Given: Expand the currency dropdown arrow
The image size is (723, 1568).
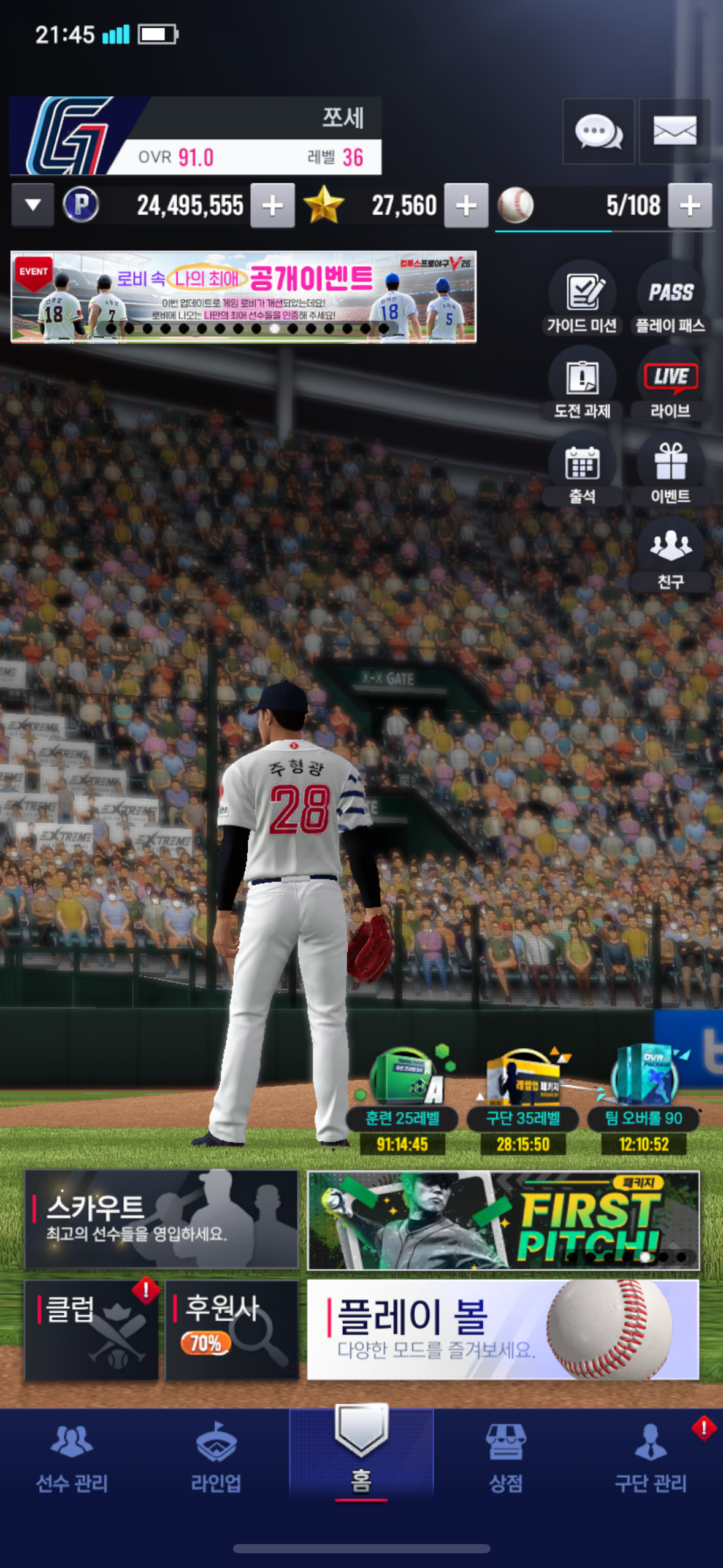Looking at the screenshot, I should (x=33, y=206).
